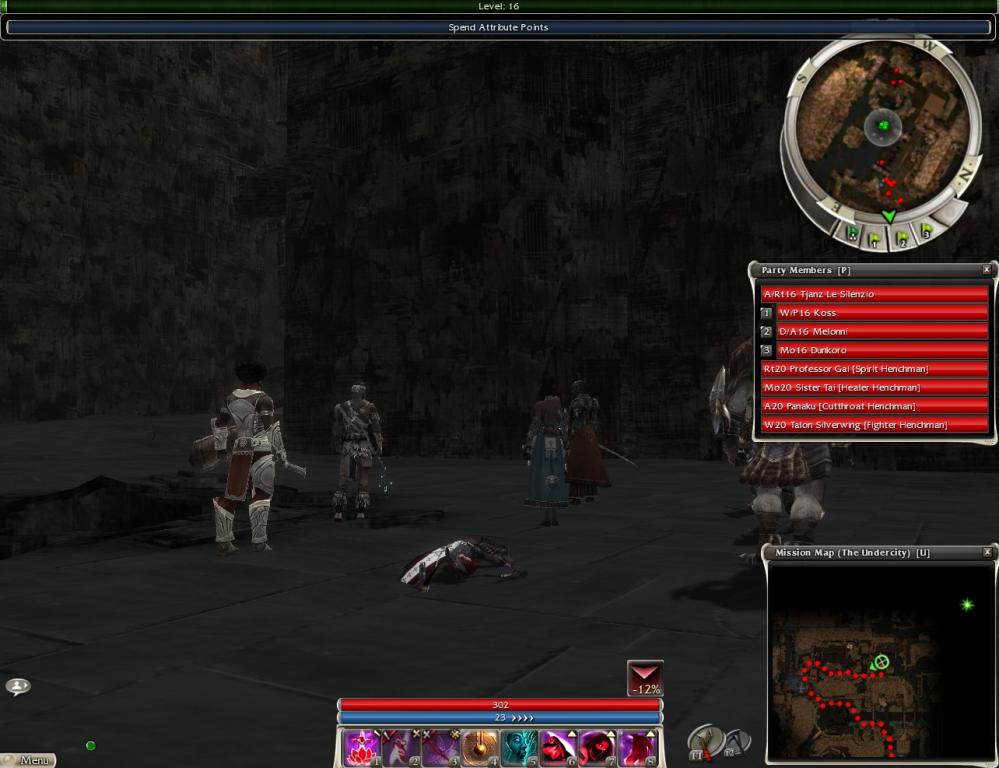Activate the teal face skill in slot 5
The height and width of the screenshot is (768, 999).
(518, 748)
